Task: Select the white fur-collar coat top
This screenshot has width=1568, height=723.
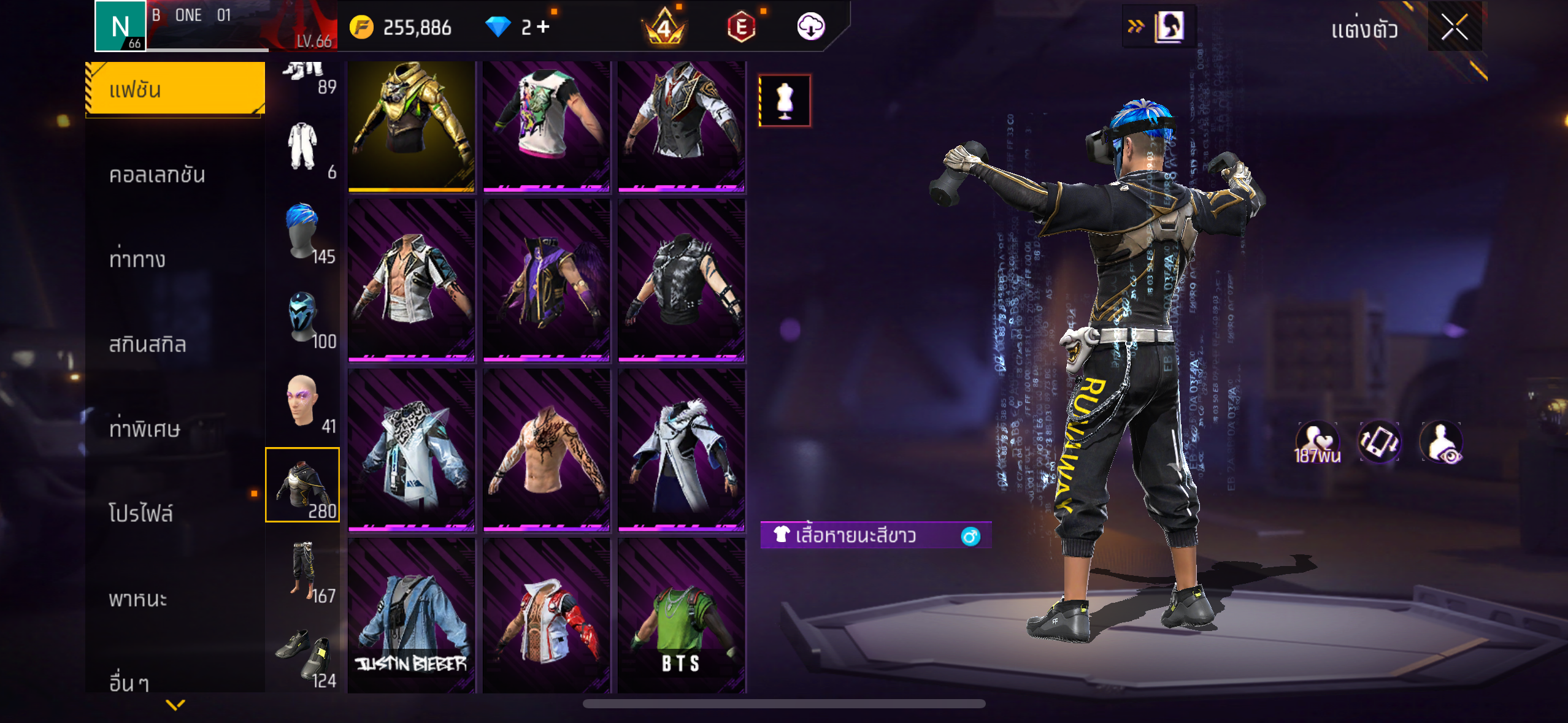Action: pos(681,449)
